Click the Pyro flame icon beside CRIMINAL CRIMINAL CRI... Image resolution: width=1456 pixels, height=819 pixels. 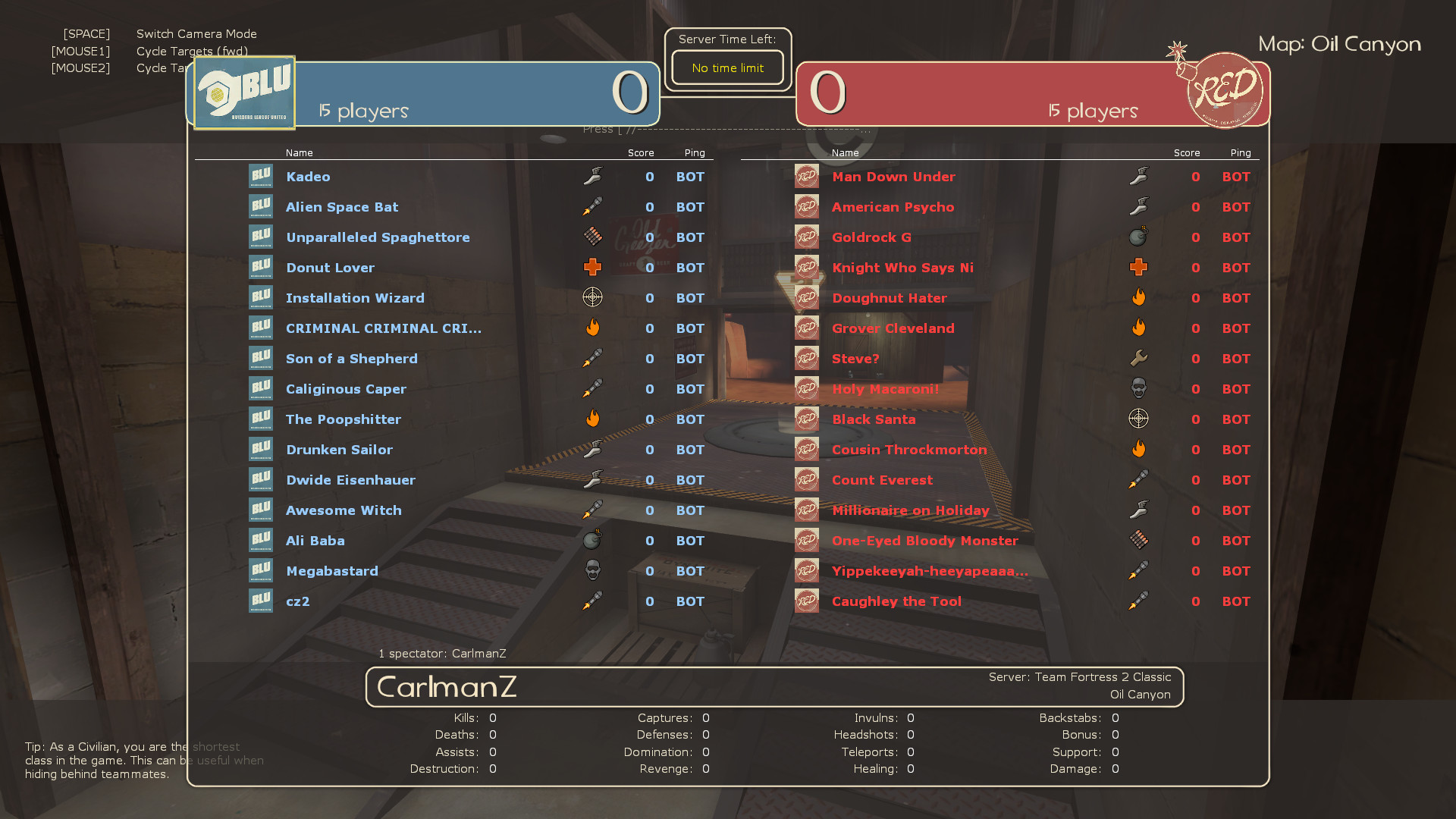coord(592,328)
